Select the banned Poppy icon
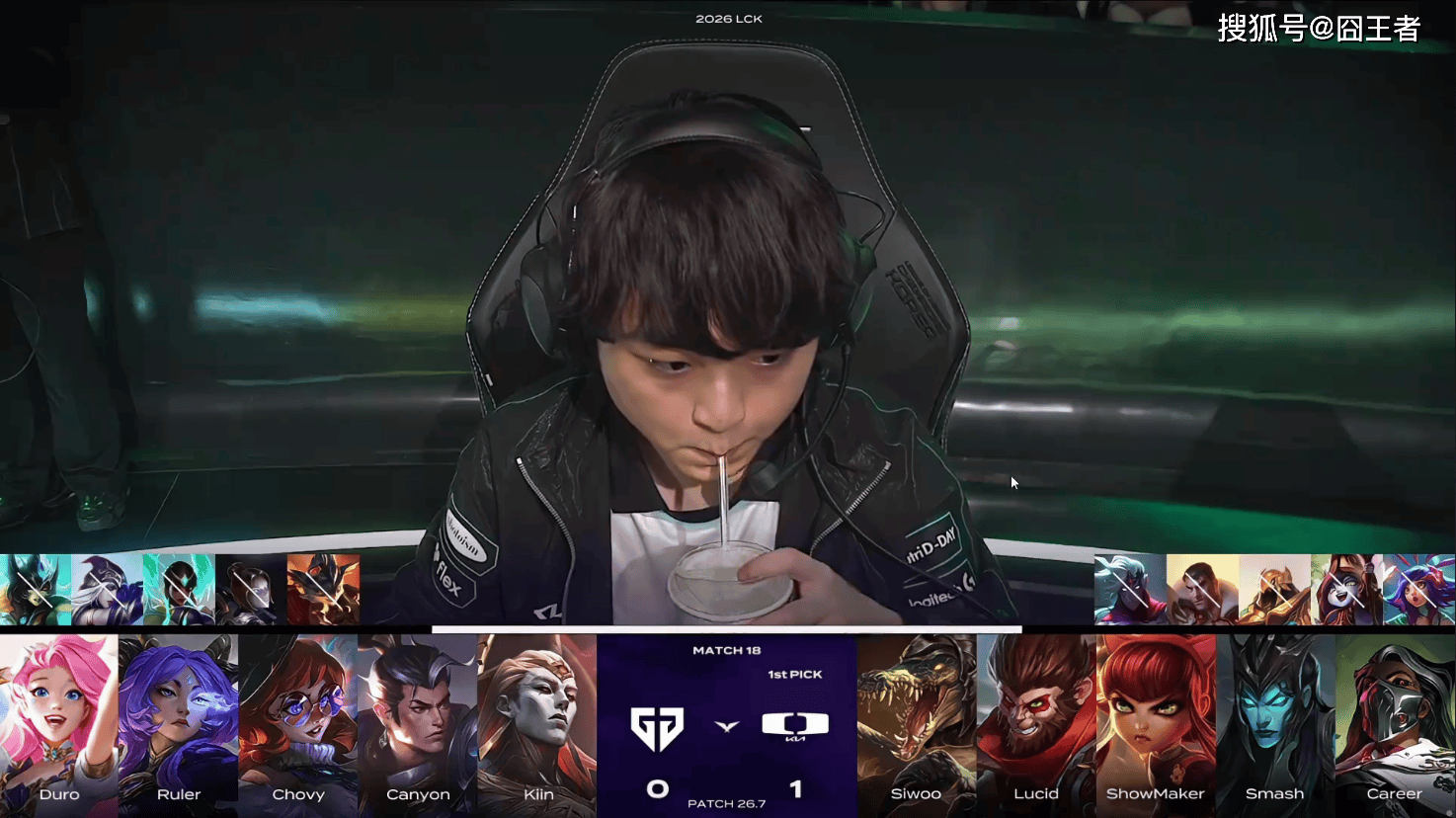This screenshot has height=818, width=1456. pyautogui.click(x=1346, y=590)
